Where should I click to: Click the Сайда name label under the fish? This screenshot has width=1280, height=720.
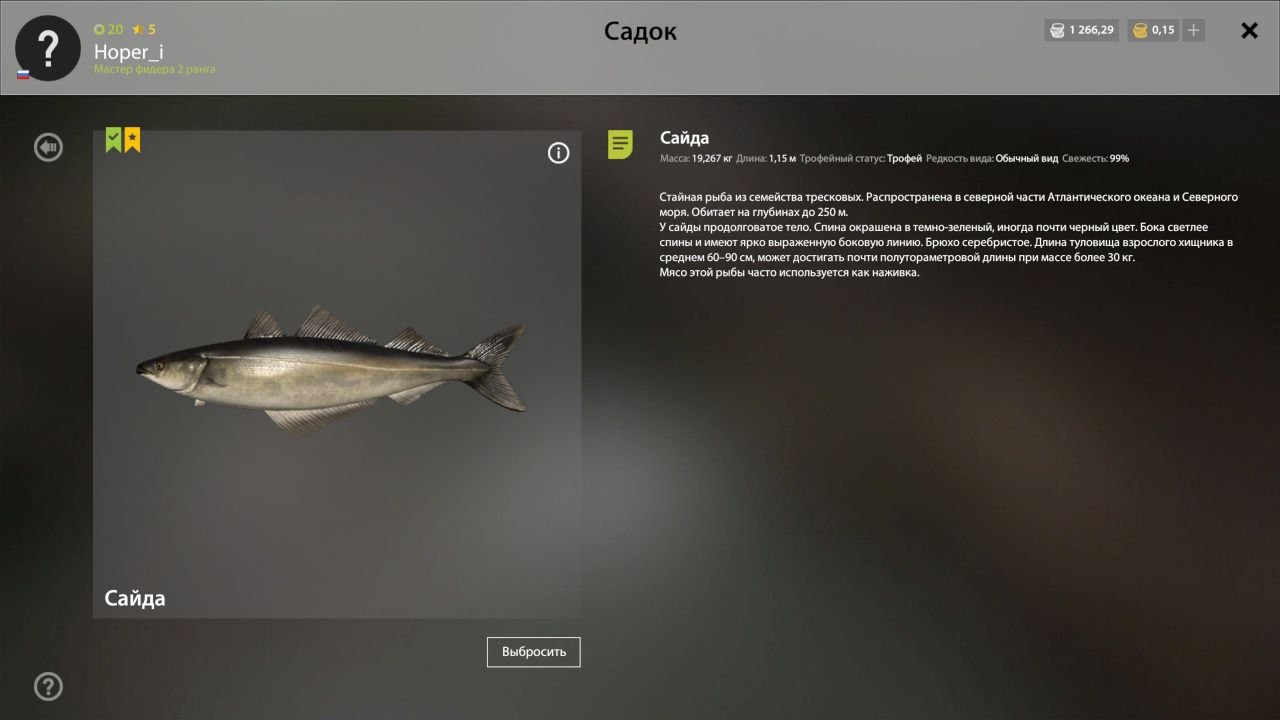click(x=134, y=598)
